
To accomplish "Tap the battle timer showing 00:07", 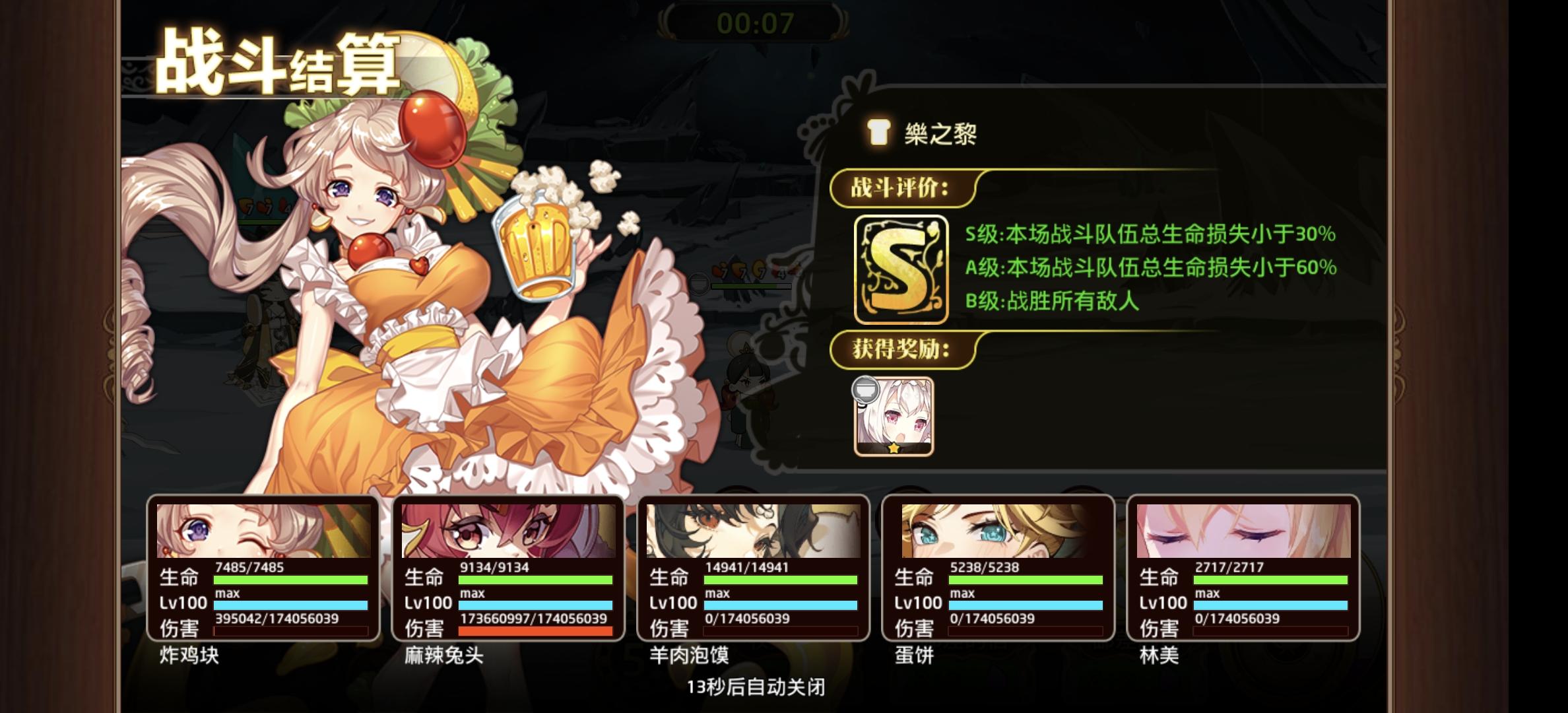I will pyautogui.click(x=758, y=22).
